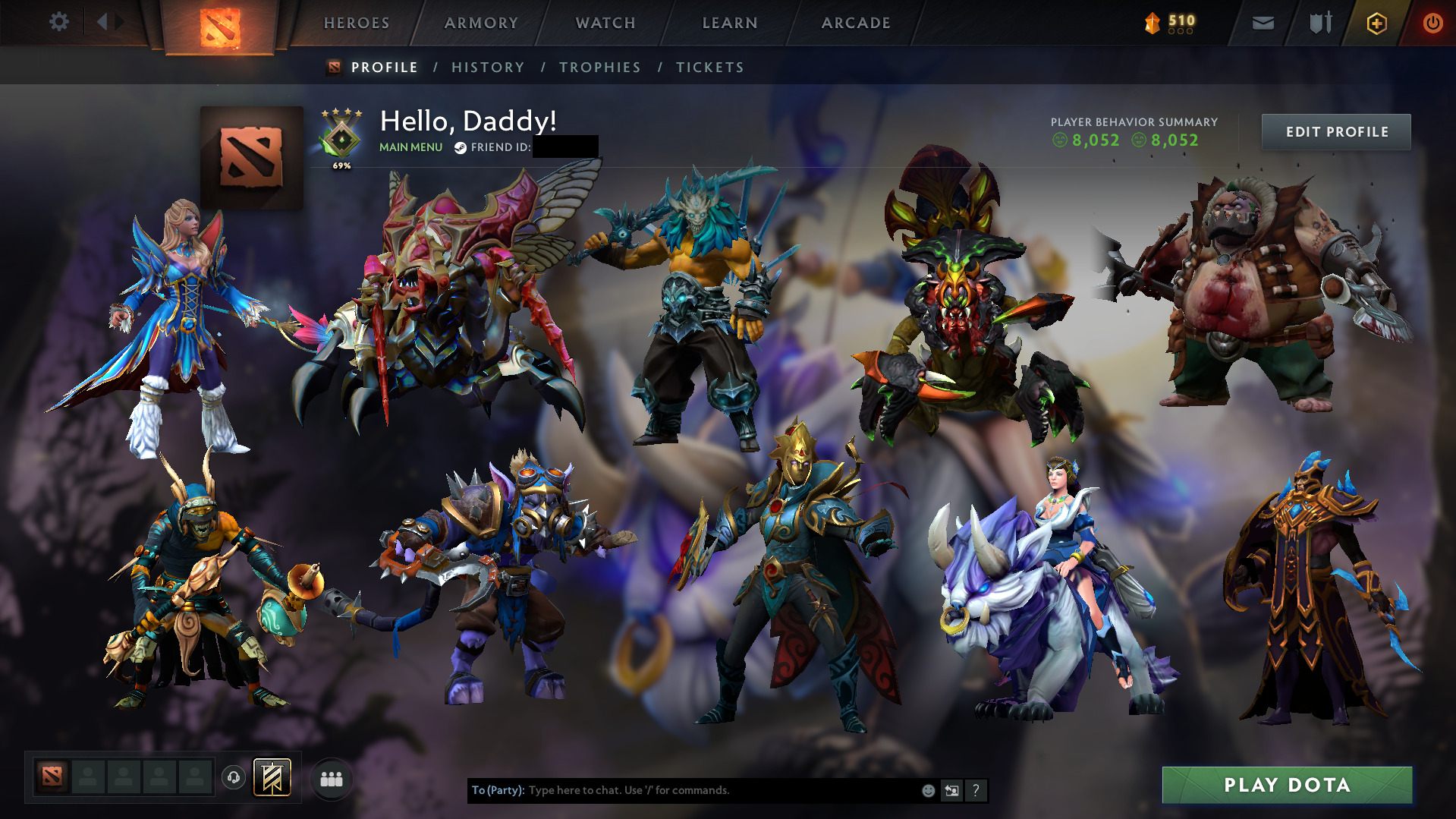Screen dimensions: 1456x819
Task: Open the Dota Plus shield icon
Action: [x=1376, y=24]
